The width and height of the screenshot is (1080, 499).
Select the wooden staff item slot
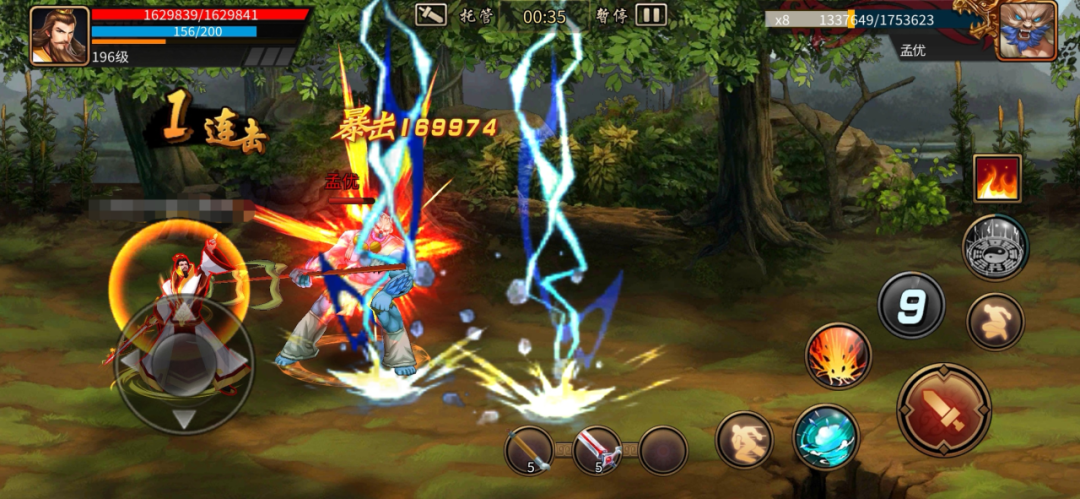tap(529, 450)
